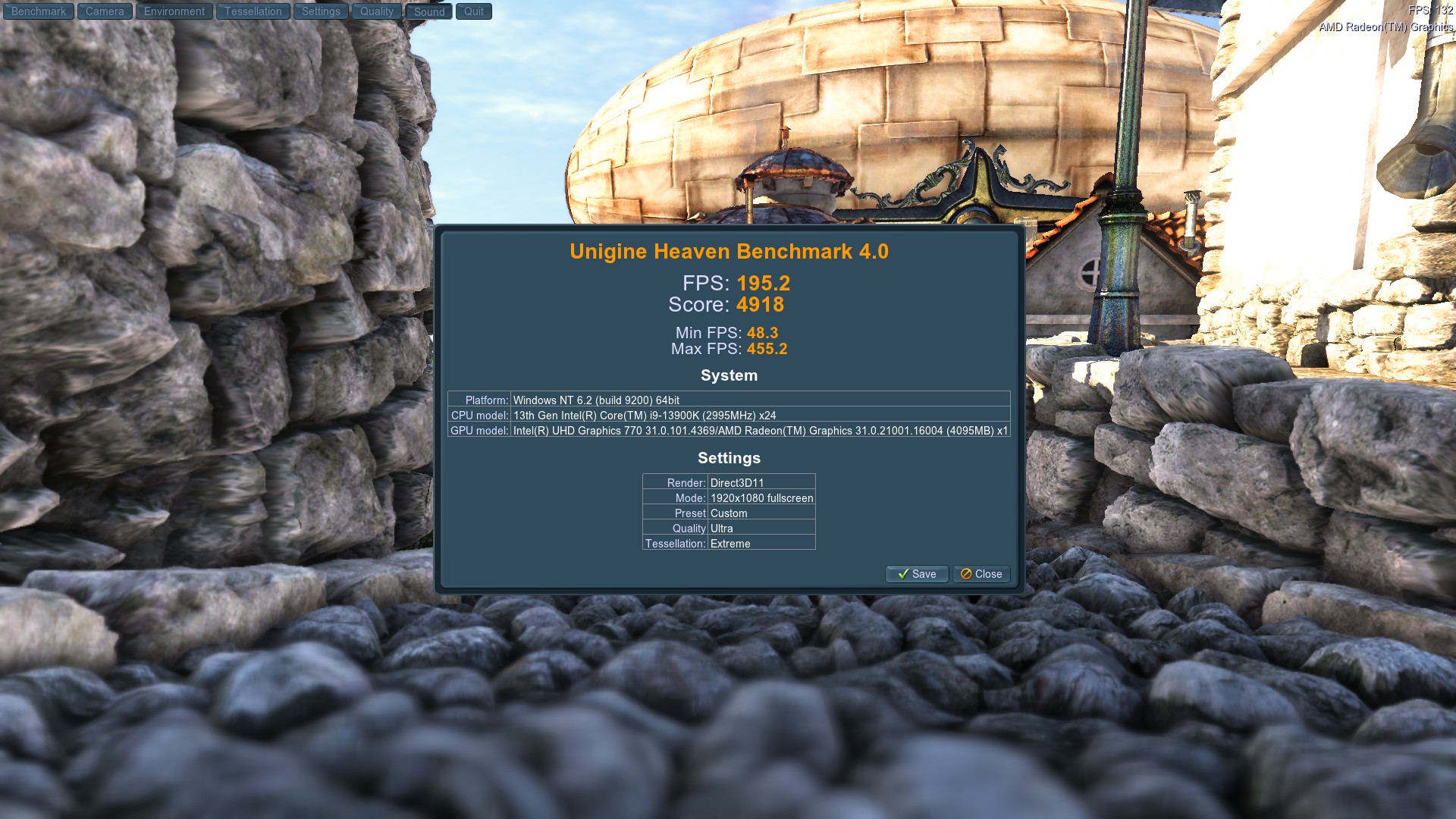Choose the Quality menu
This screenshot has width=1456, height=819.
coord(377,11)
